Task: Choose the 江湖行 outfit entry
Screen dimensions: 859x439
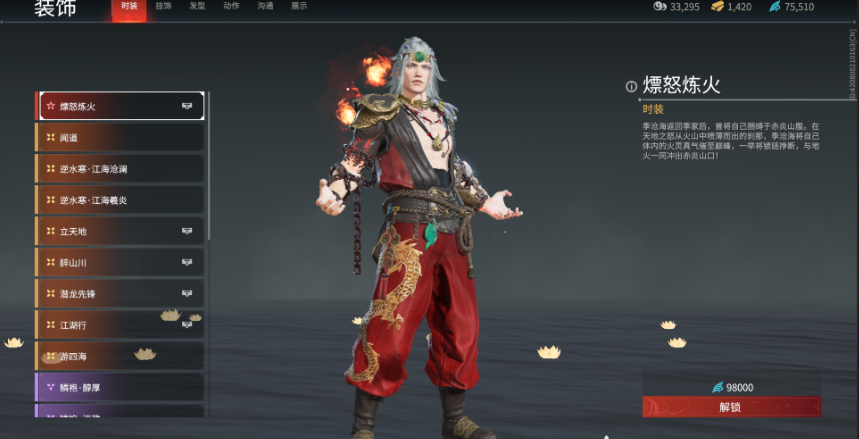Action: 120,325
